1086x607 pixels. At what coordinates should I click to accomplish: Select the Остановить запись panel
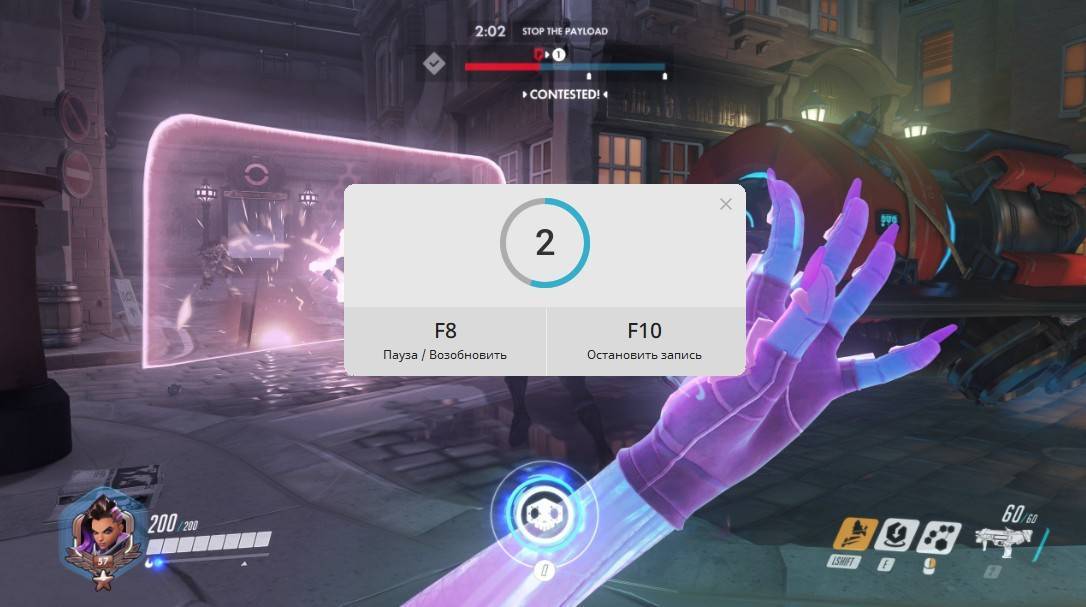coord(645,341)
